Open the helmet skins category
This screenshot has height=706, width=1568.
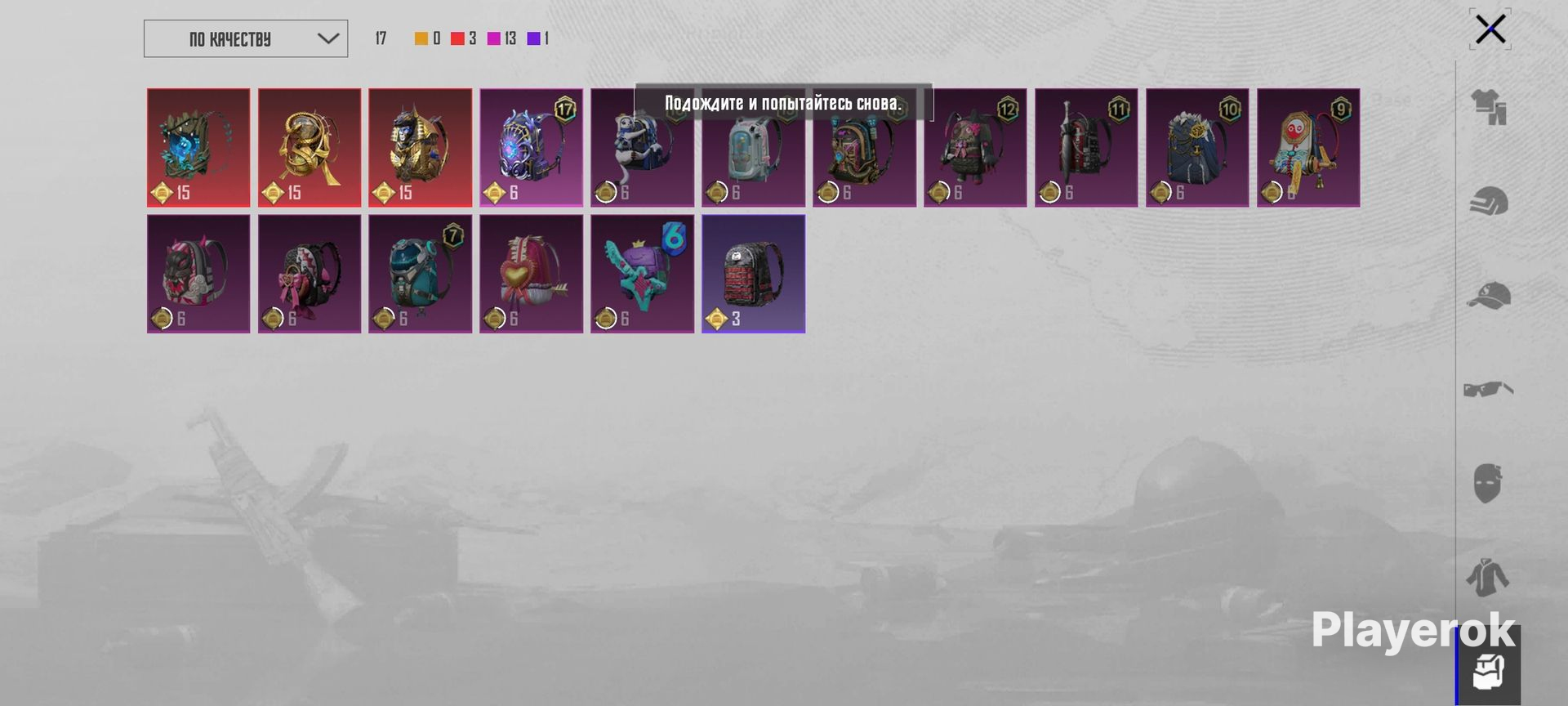click(x=1489, y=202)
